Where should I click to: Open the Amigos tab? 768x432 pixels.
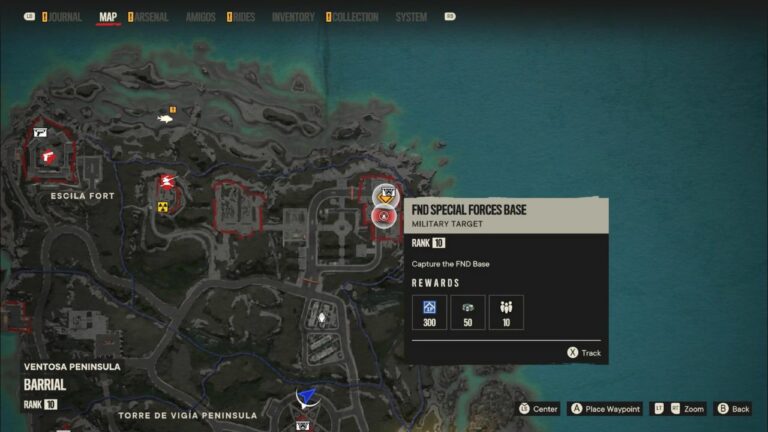click(200, 17)
